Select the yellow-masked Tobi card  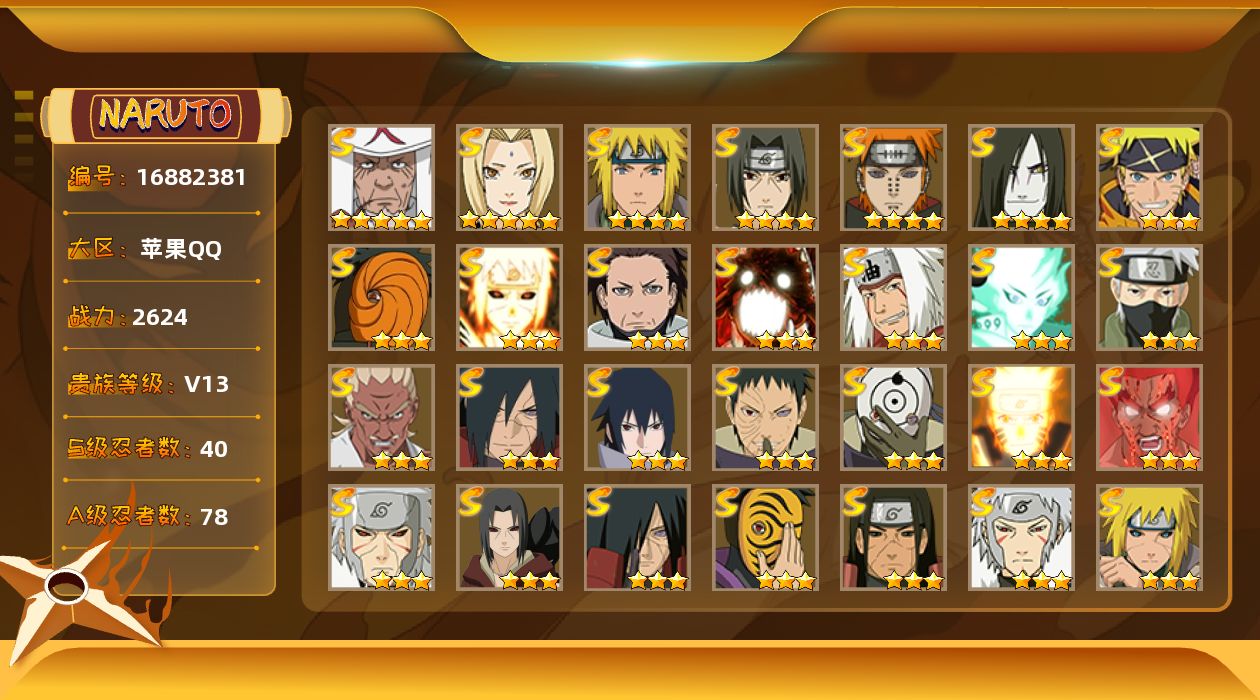coord(765,538)
